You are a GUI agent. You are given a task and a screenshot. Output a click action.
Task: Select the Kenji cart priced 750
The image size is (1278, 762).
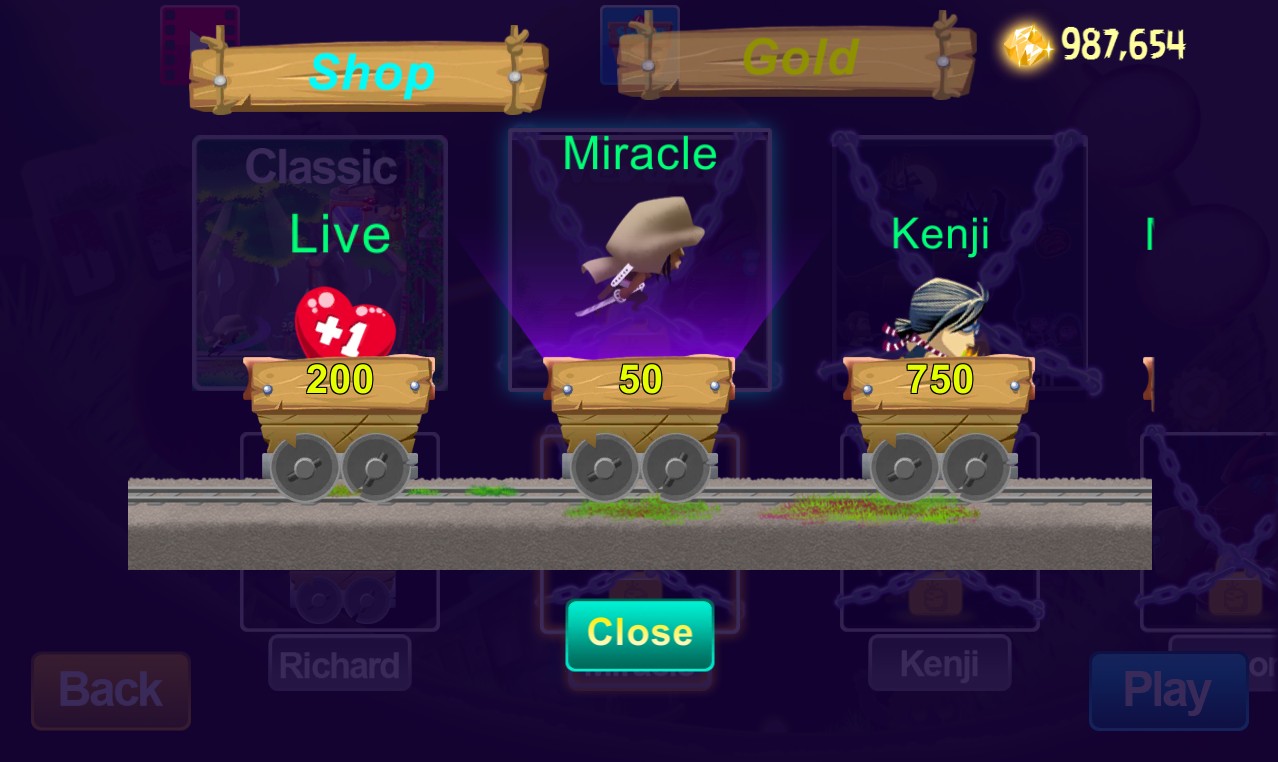[x=939, y=381]
